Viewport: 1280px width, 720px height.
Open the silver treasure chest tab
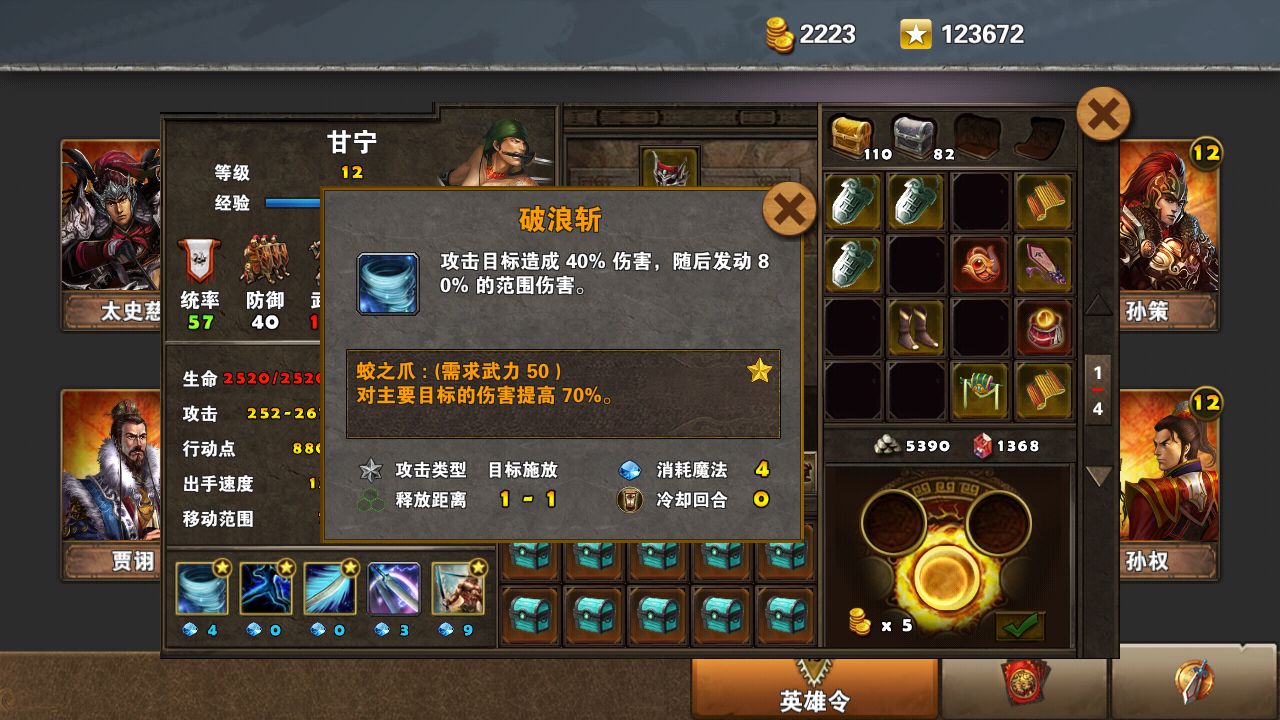pyautogui.click(x=914, y=137)
